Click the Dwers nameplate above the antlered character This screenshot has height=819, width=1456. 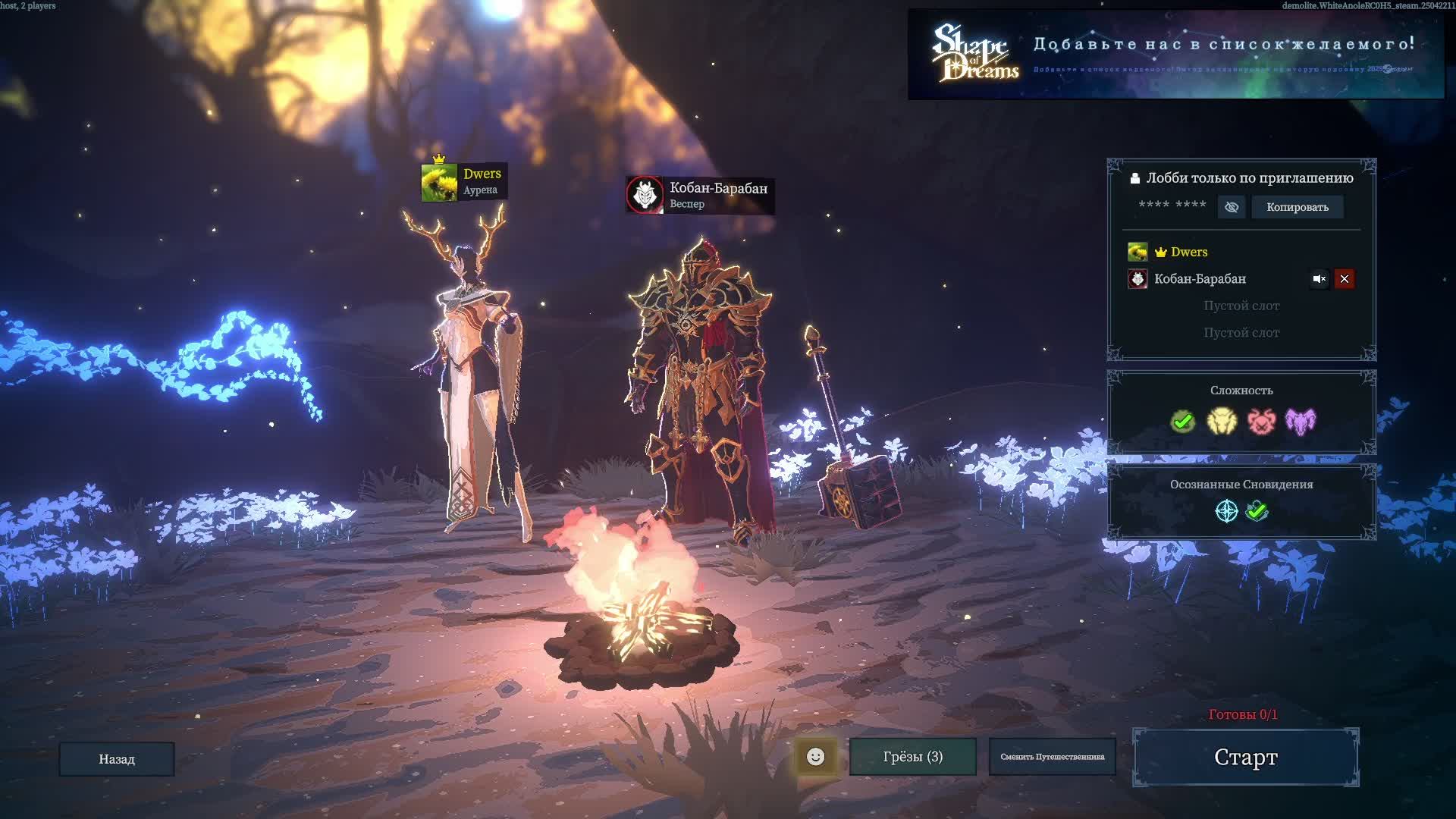coord(464,182)
